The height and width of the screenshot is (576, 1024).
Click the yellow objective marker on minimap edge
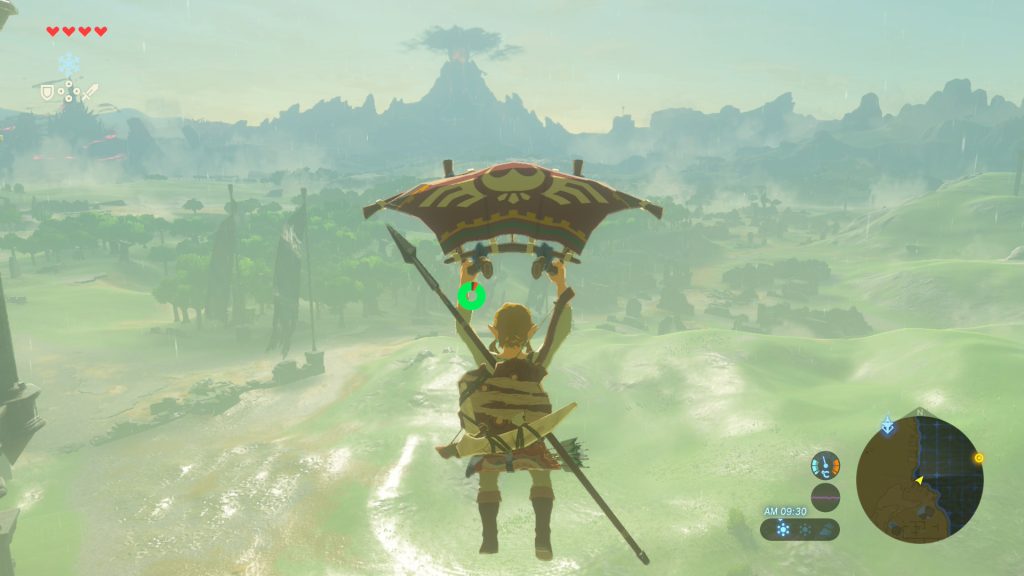tap(978, 458)
